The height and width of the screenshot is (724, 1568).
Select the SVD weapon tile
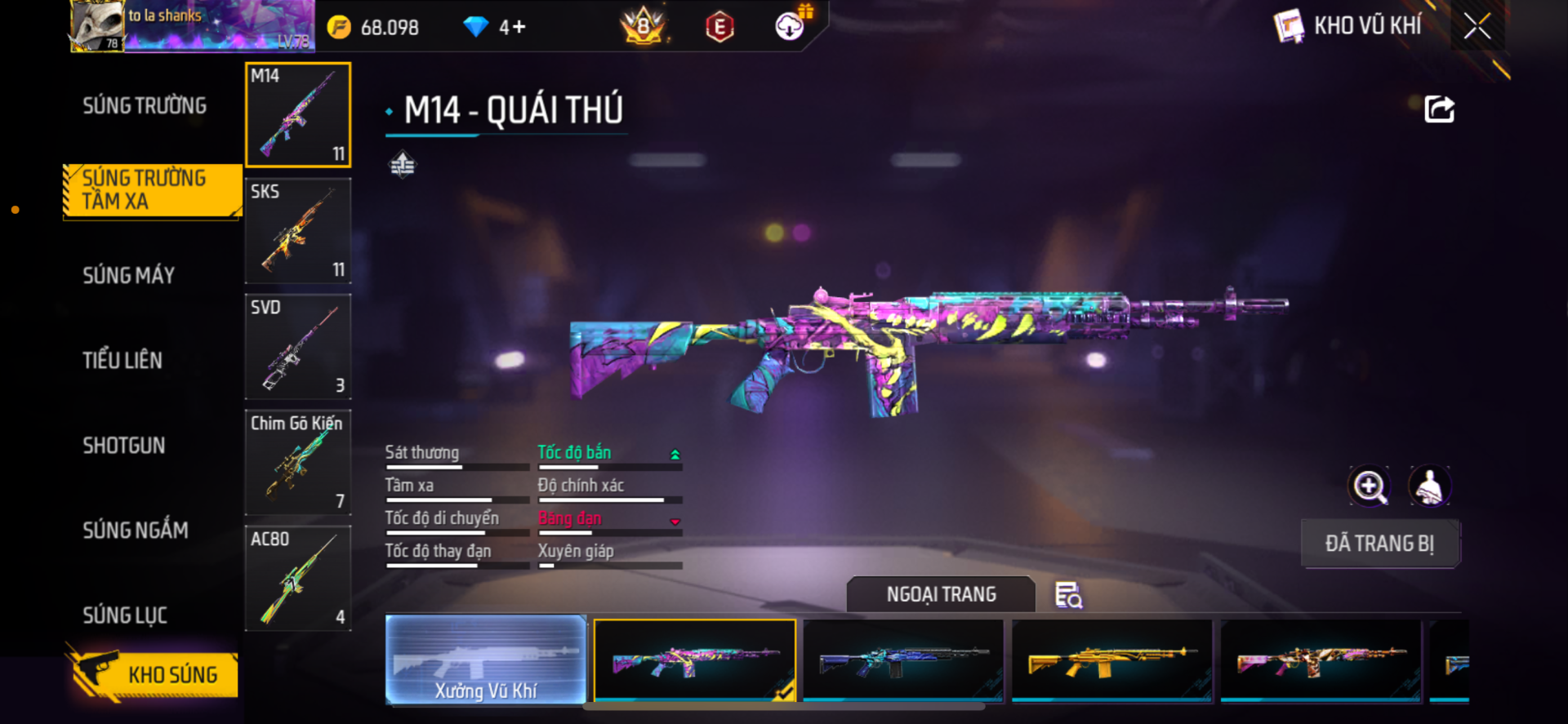click(x=298, y=347)
